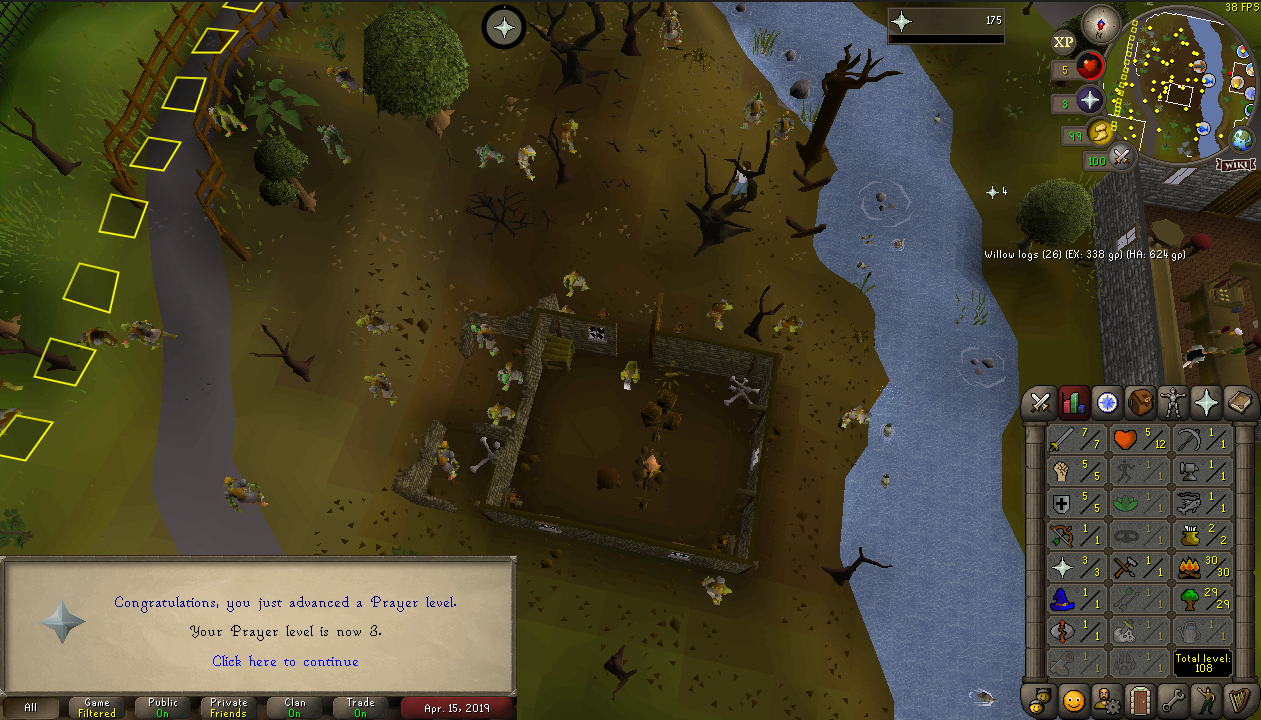Open the Combat Options tab
This screenshot has width=1261, height=720.
click(1040, 403)
